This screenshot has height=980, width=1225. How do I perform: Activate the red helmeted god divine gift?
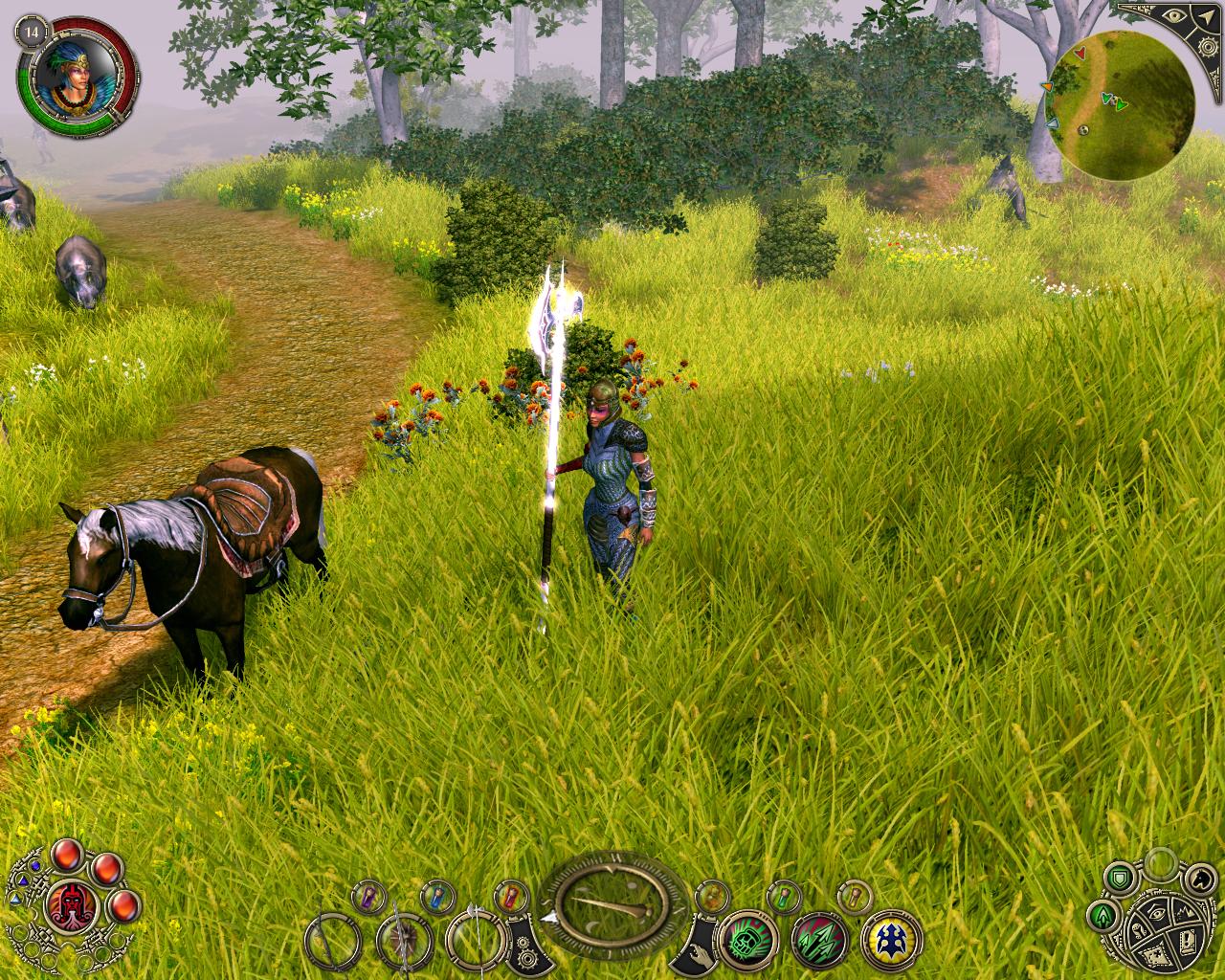pos(71,904)
